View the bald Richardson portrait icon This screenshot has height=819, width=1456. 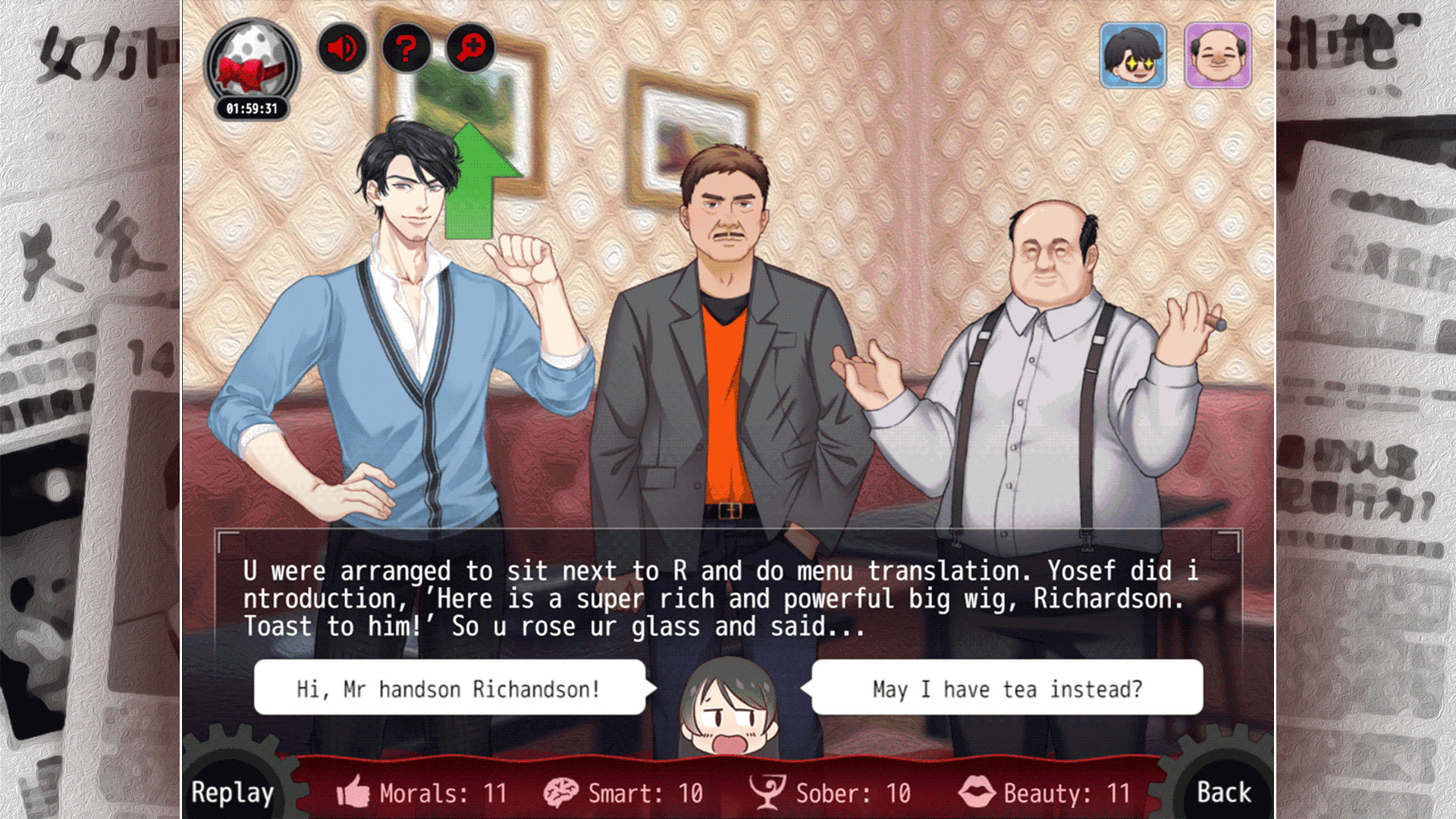click(1217, 55)
